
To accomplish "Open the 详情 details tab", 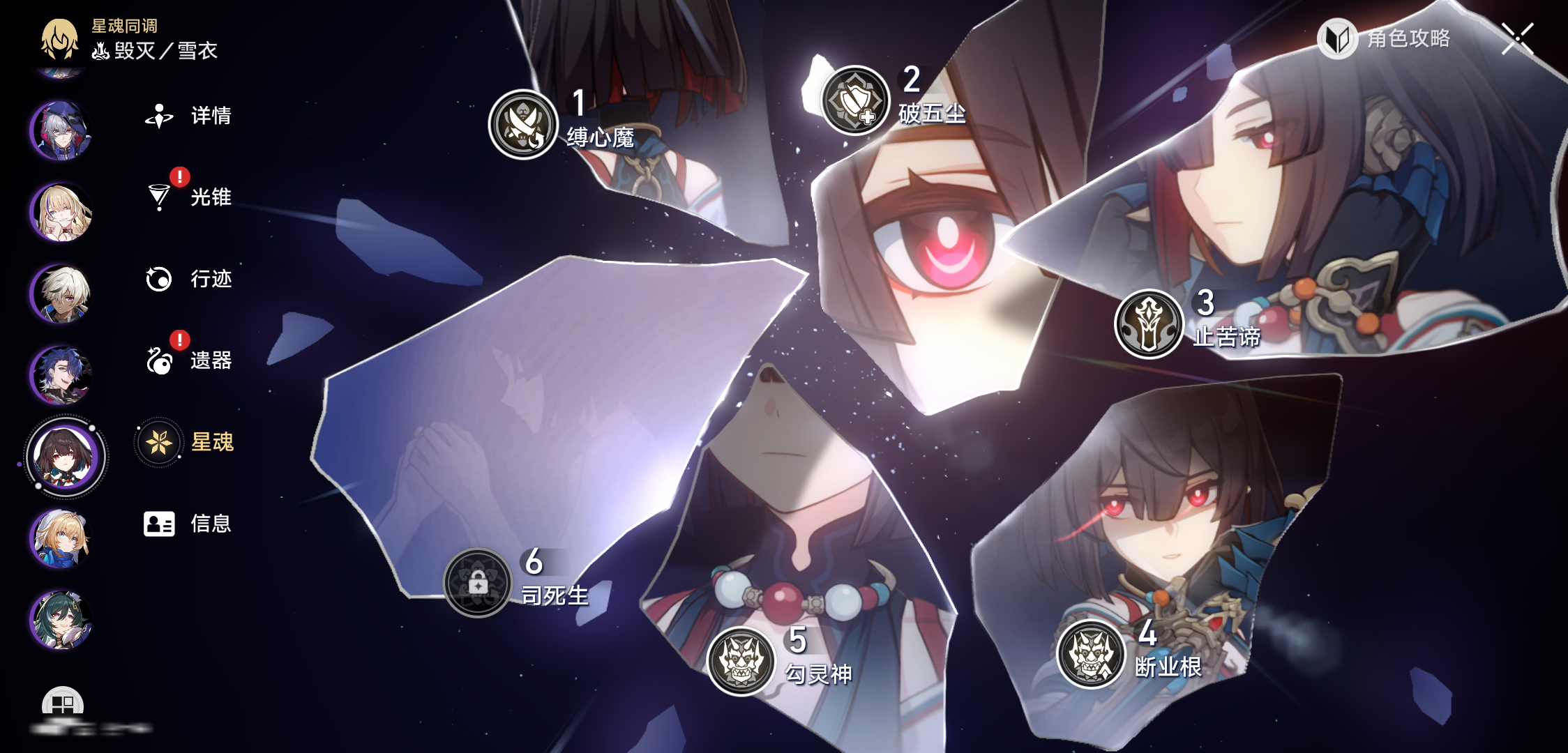I will [188, 116].
